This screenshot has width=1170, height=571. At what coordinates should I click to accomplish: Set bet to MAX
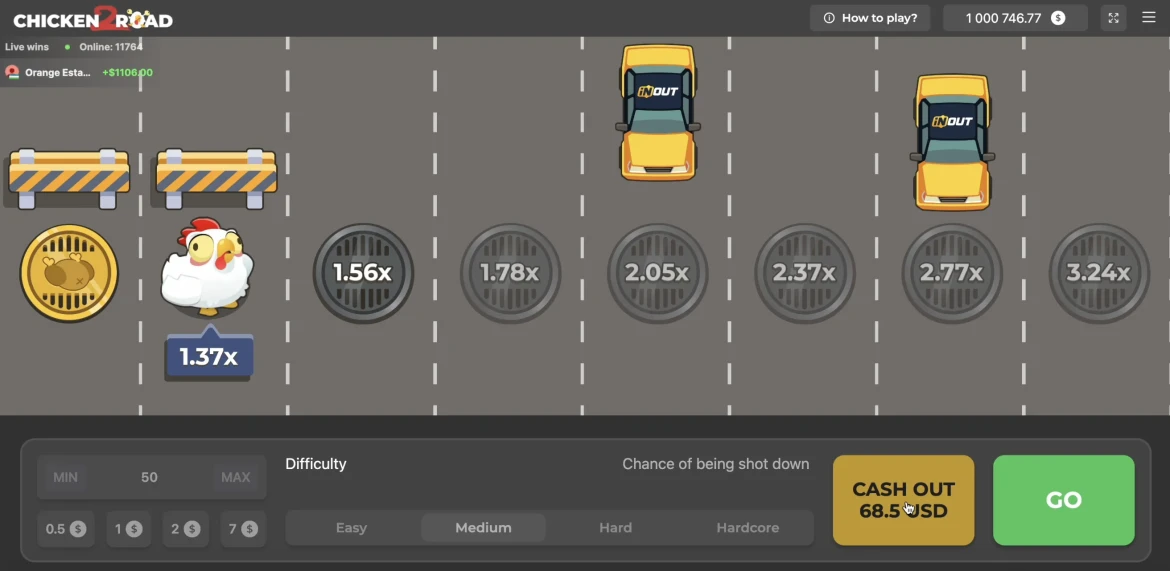pos(235,477)
